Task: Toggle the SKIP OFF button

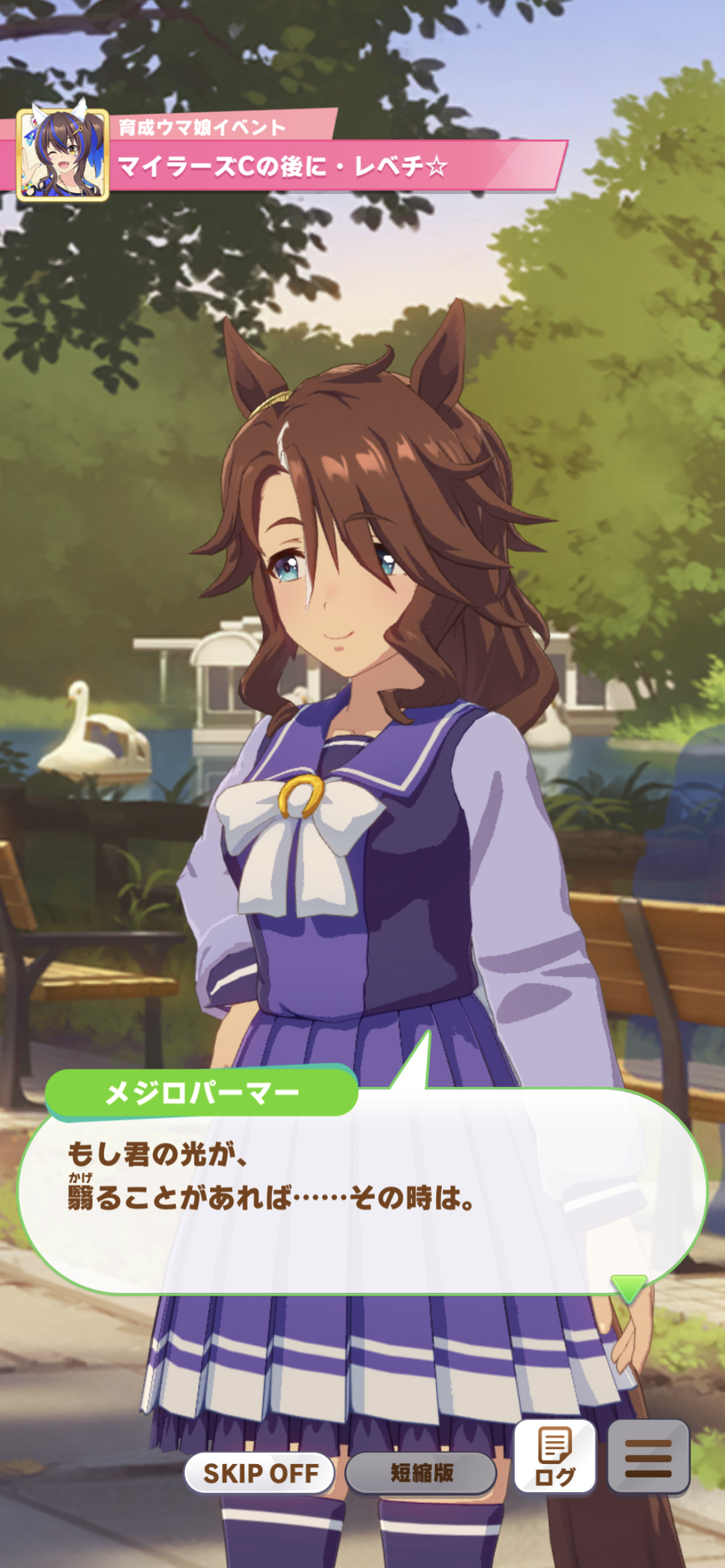Action: click(260, 1473)
